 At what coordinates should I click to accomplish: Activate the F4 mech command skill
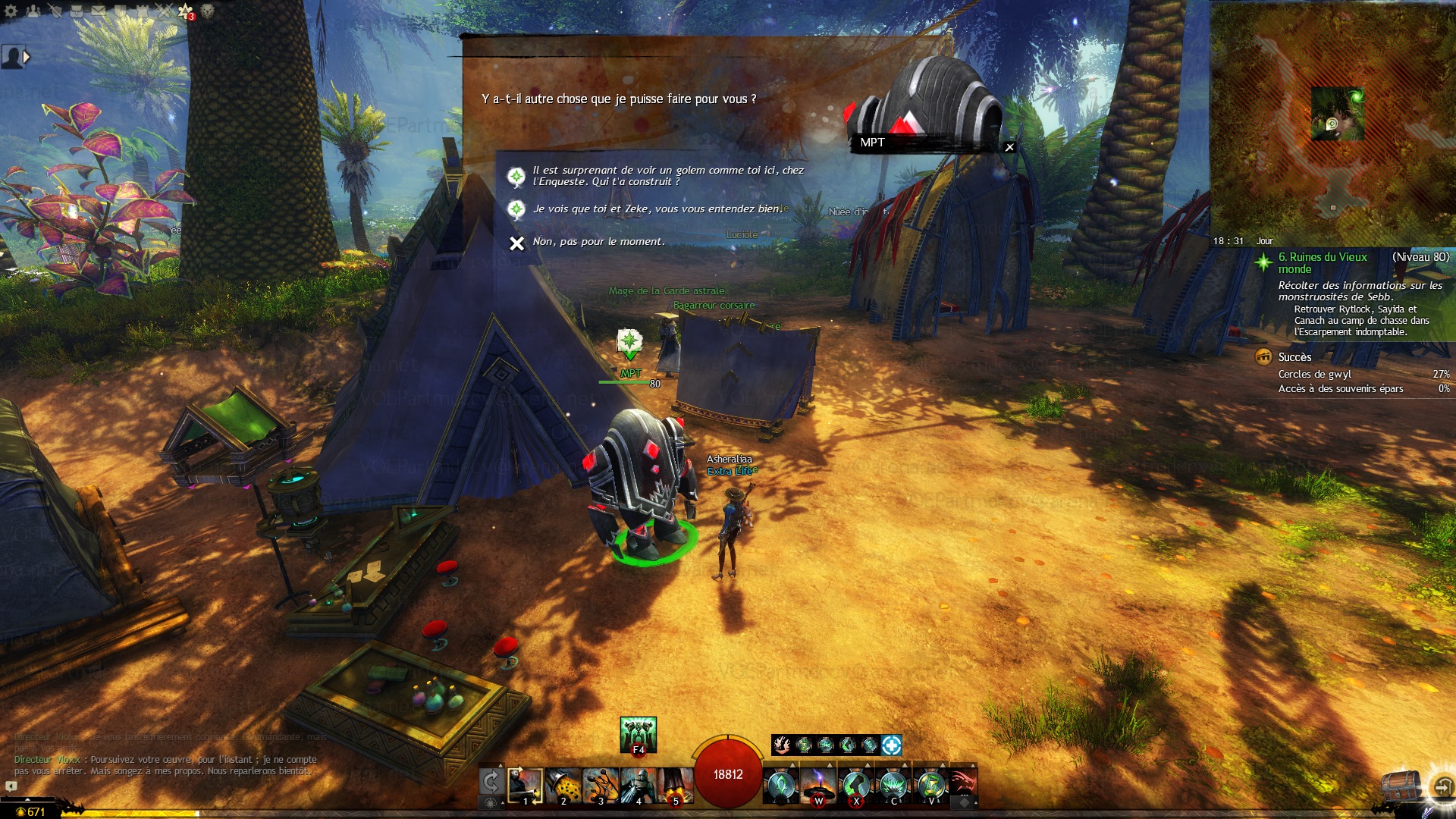tap(638, 734)
